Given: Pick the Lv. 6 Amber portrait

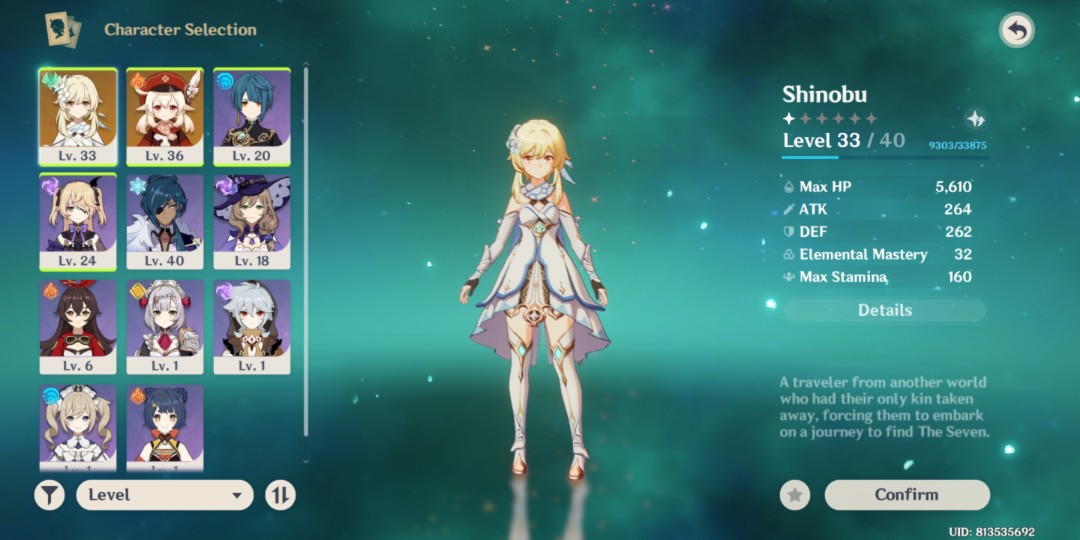Looking at the screenshot, I should 78,327.
